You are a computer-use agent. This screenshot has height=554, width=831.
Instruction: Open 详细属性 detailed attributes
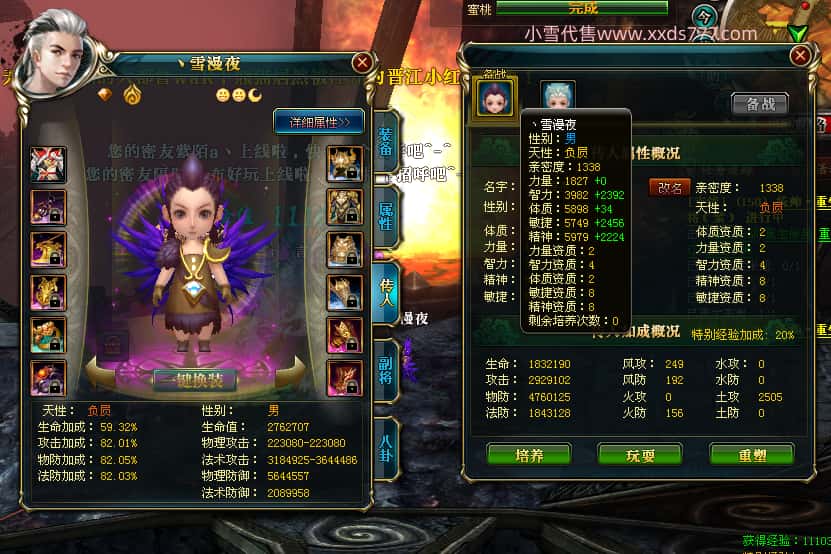[x=319, y=122]
